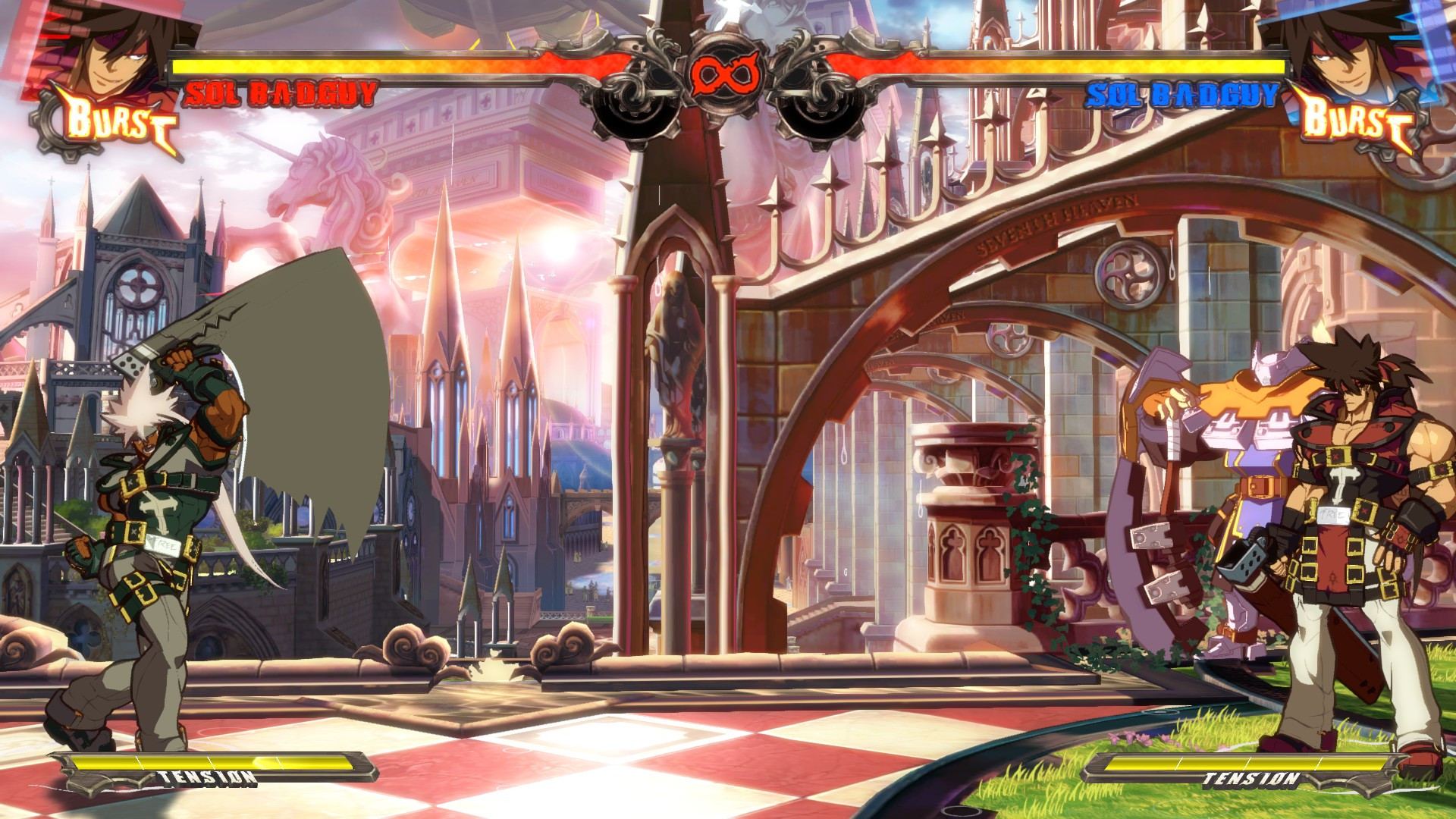The height and width of the screenshot is (819, 1456).
Task: Click Player 2's yellow health bar
Action: (1077, 65)
